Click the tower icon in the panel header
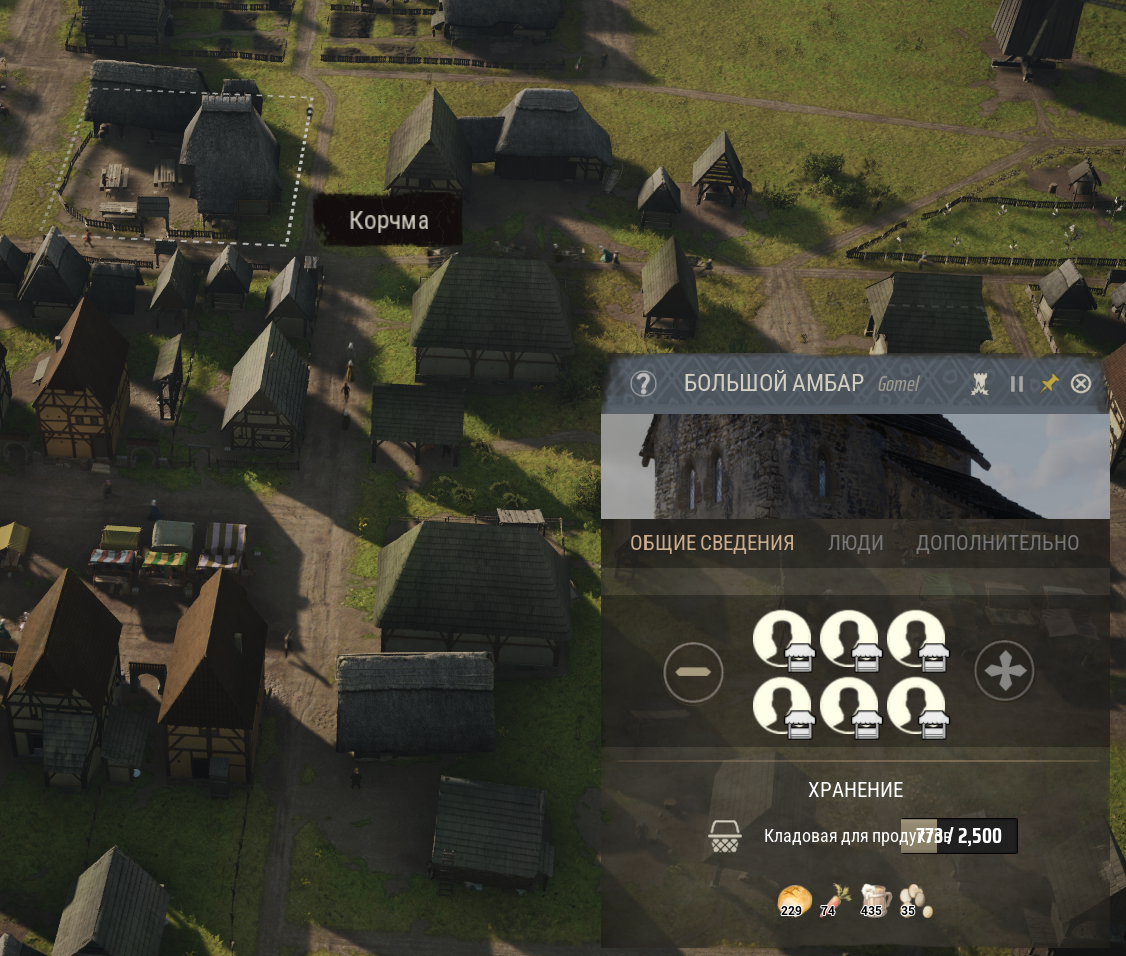 click(x=981, y=384)
